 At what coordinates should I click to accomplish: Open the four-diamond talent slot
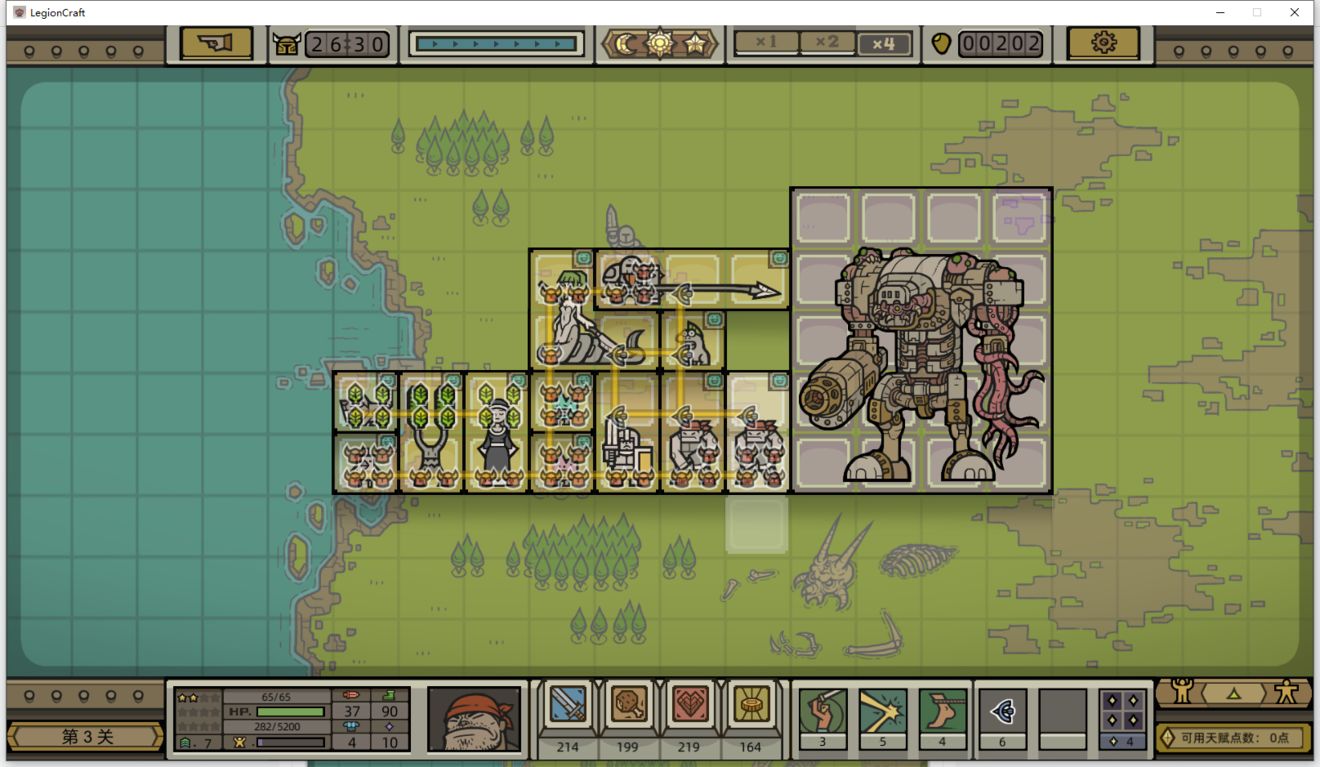point(1122,712)
